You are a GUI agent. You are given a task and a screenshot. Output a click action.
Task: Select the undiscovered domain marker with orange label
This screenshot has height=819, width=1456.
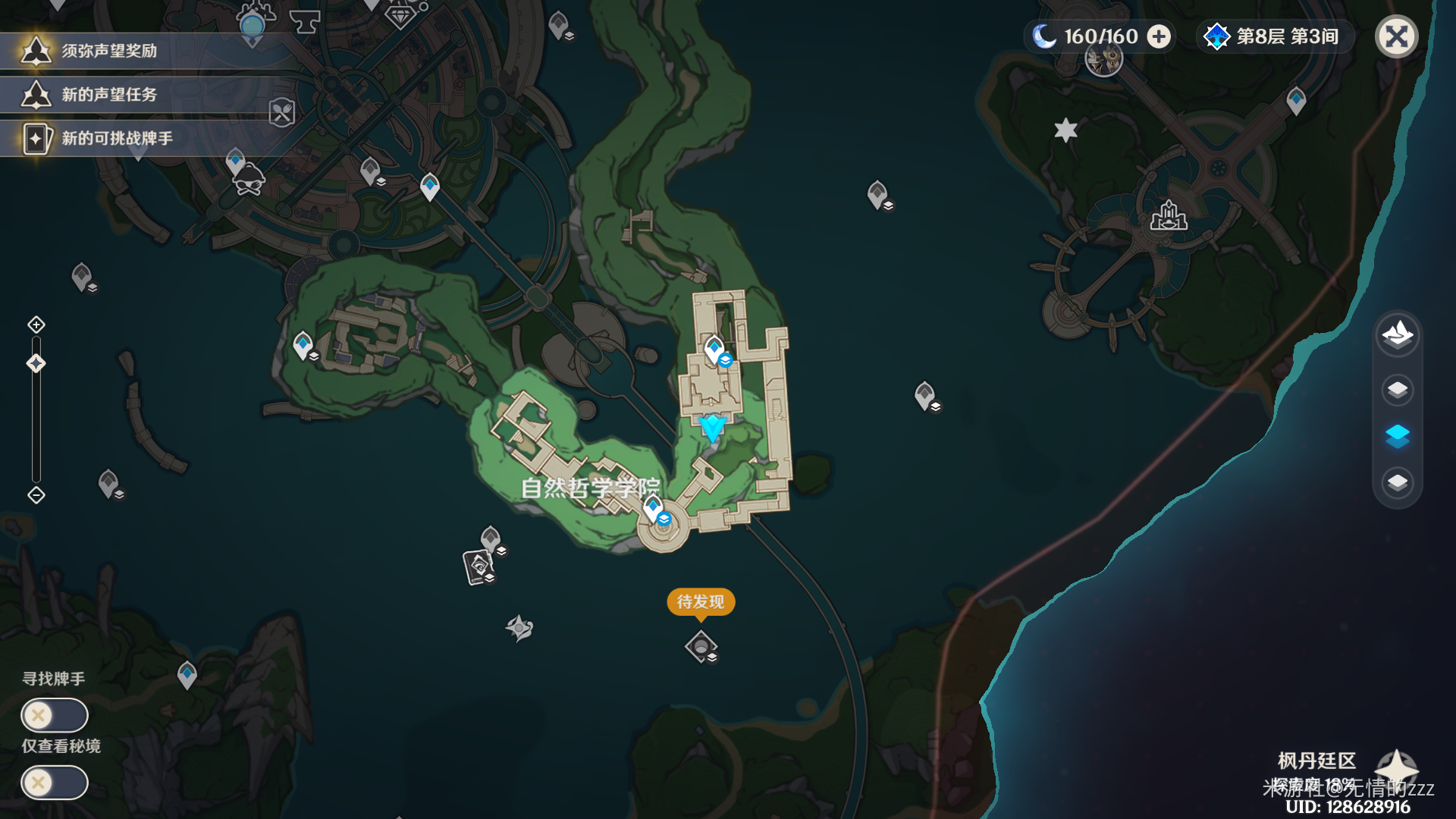(701, 647)
